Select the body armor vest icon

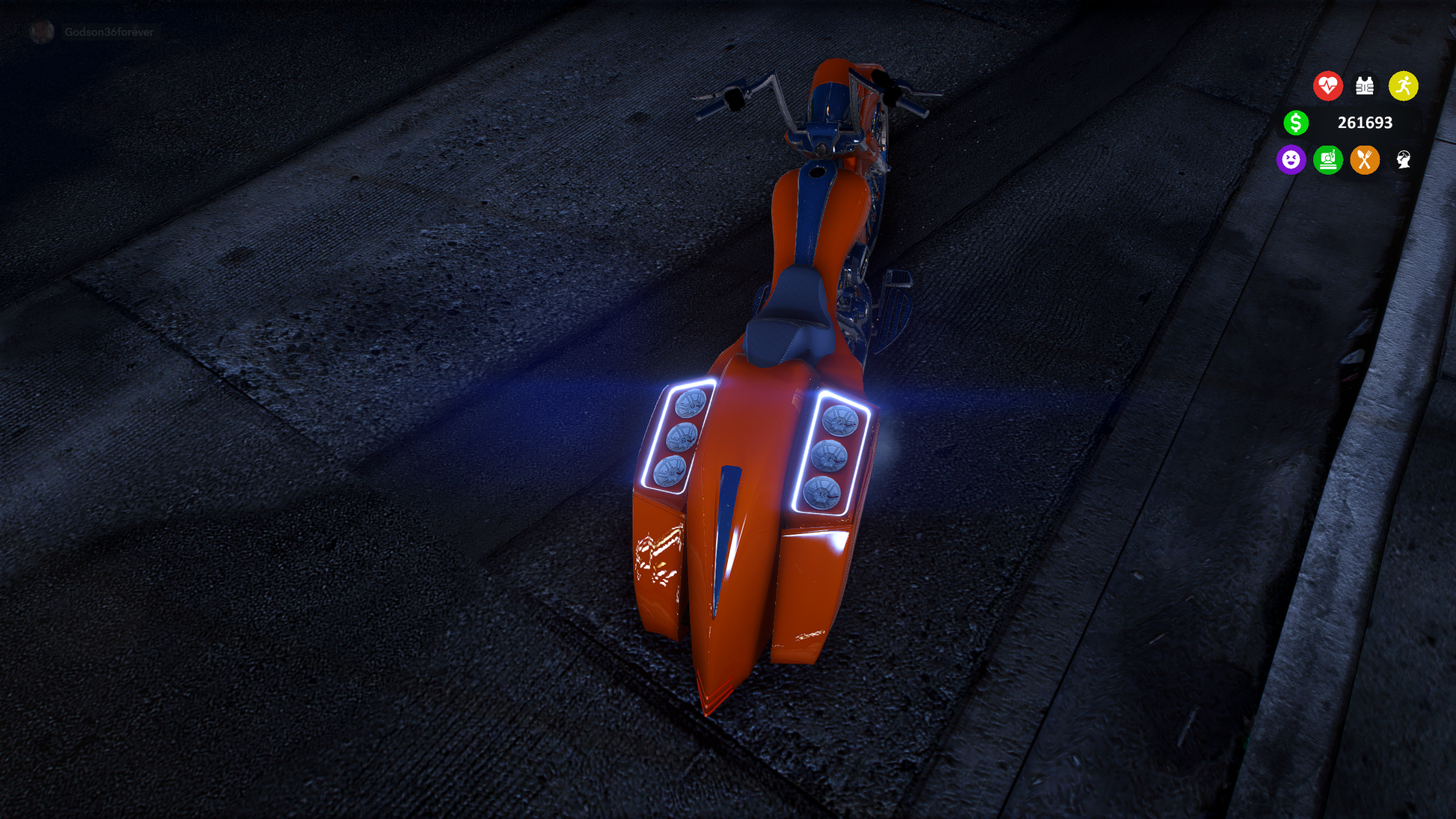(x=1365, y=86)
